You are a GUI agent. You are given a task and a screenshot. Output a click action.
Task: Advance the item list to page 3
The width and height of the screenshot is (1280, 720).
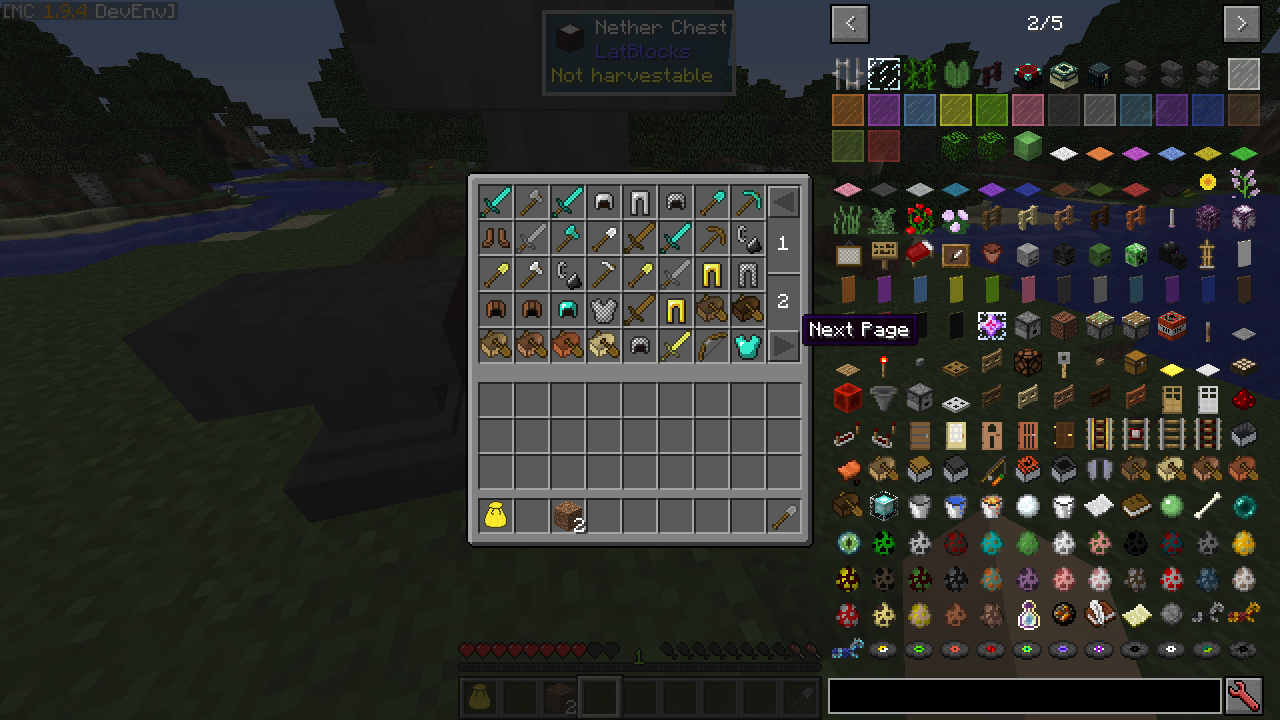click(1241, 23)
